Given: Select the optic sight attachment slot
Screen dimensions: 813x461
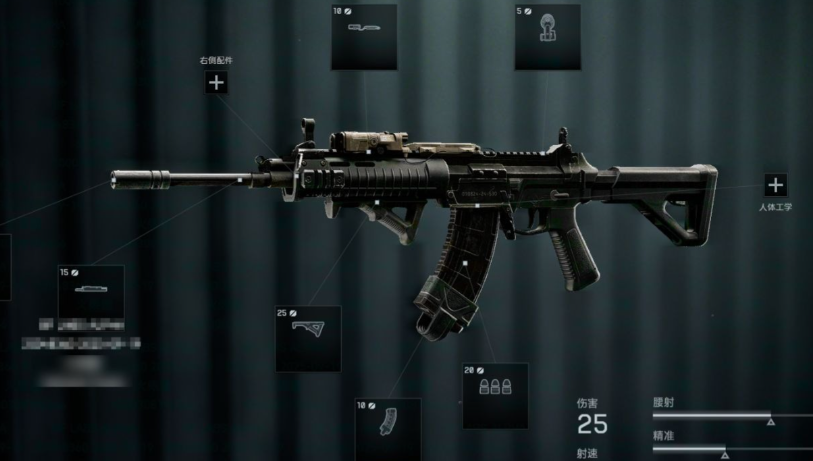Looking at the screenshot, I should click(x=547, y=37).
